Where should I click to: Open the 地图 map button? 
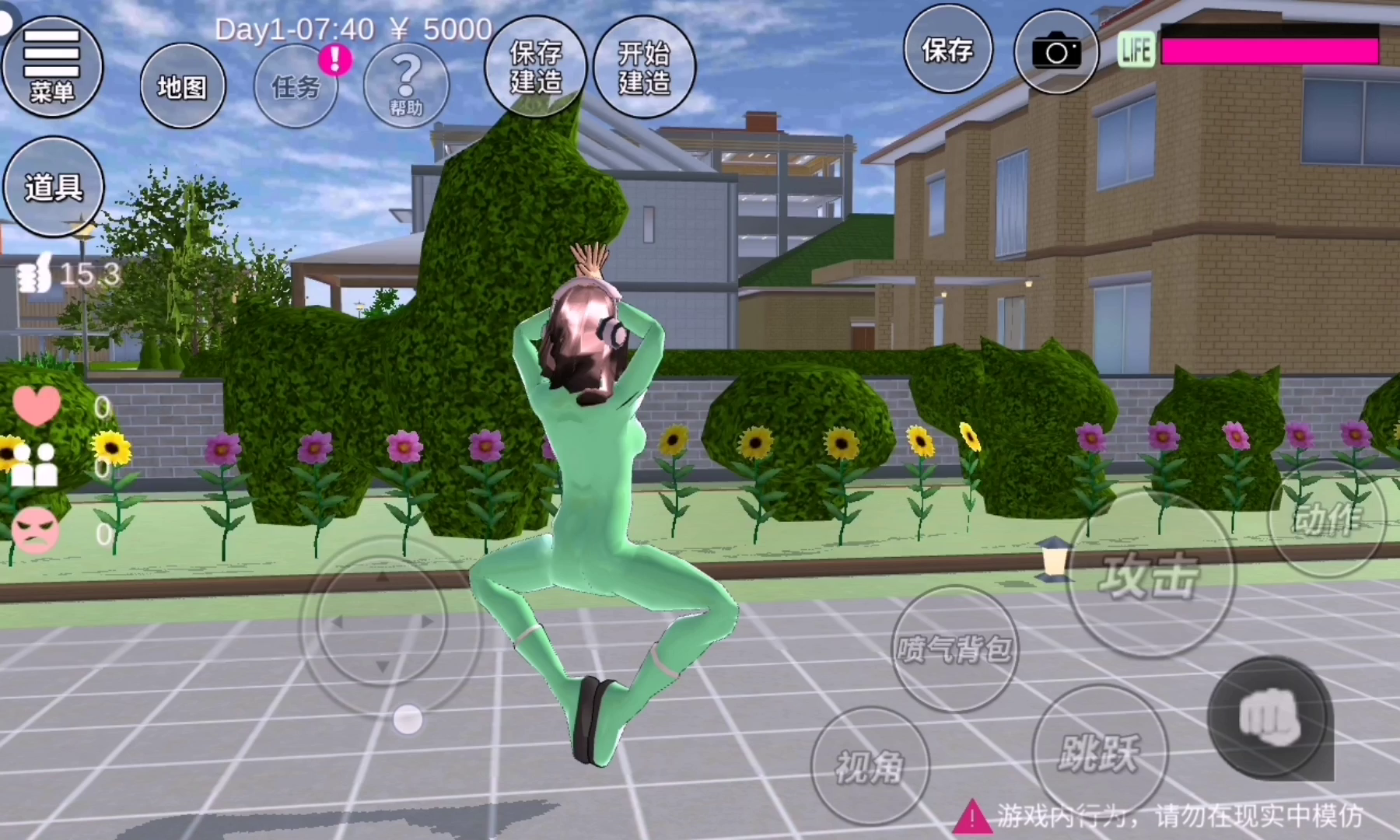(x=183, y=86)
